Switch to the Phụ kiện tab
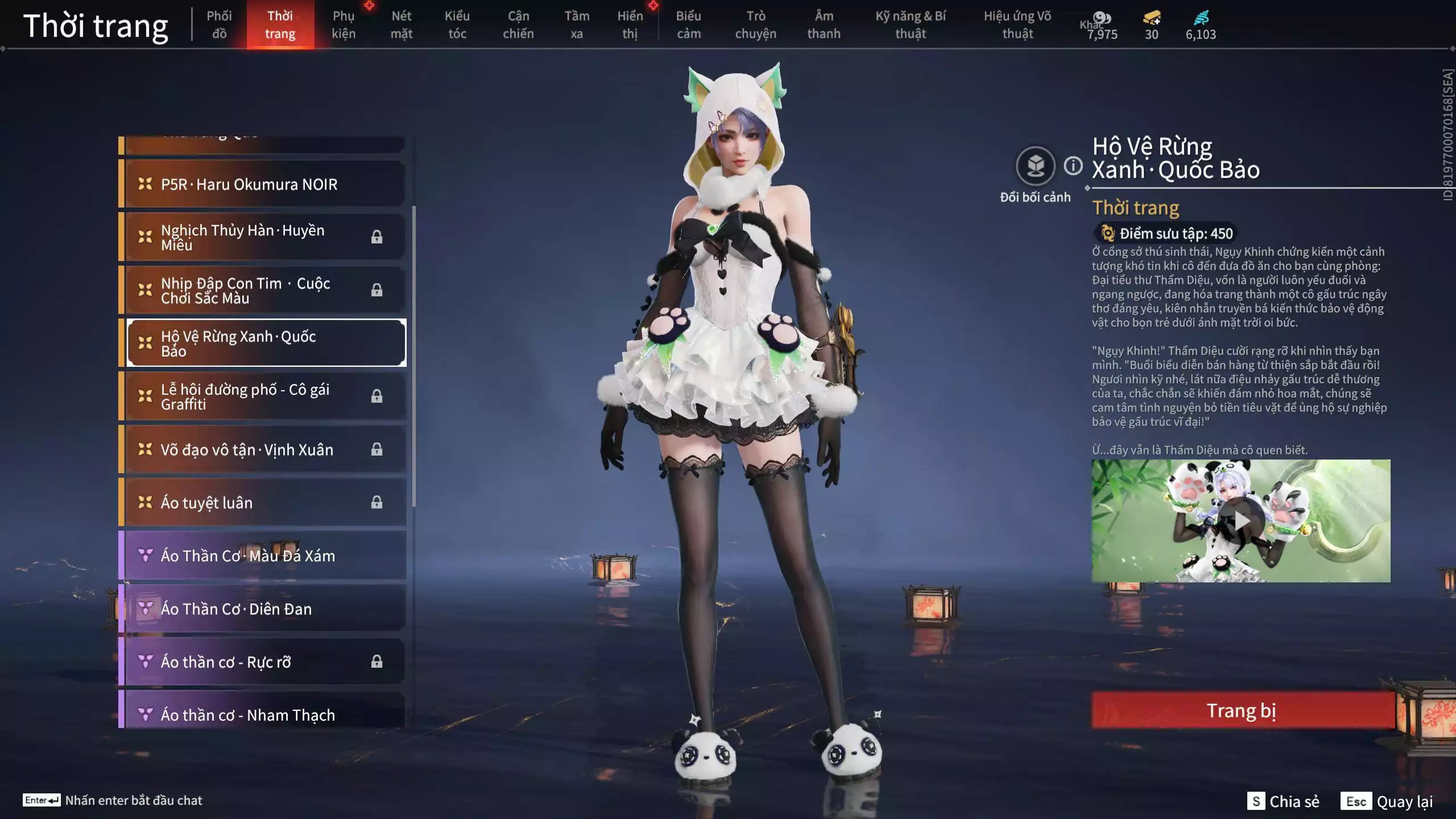Viewport: 1456px width, 819px height. tap(345, 25)
